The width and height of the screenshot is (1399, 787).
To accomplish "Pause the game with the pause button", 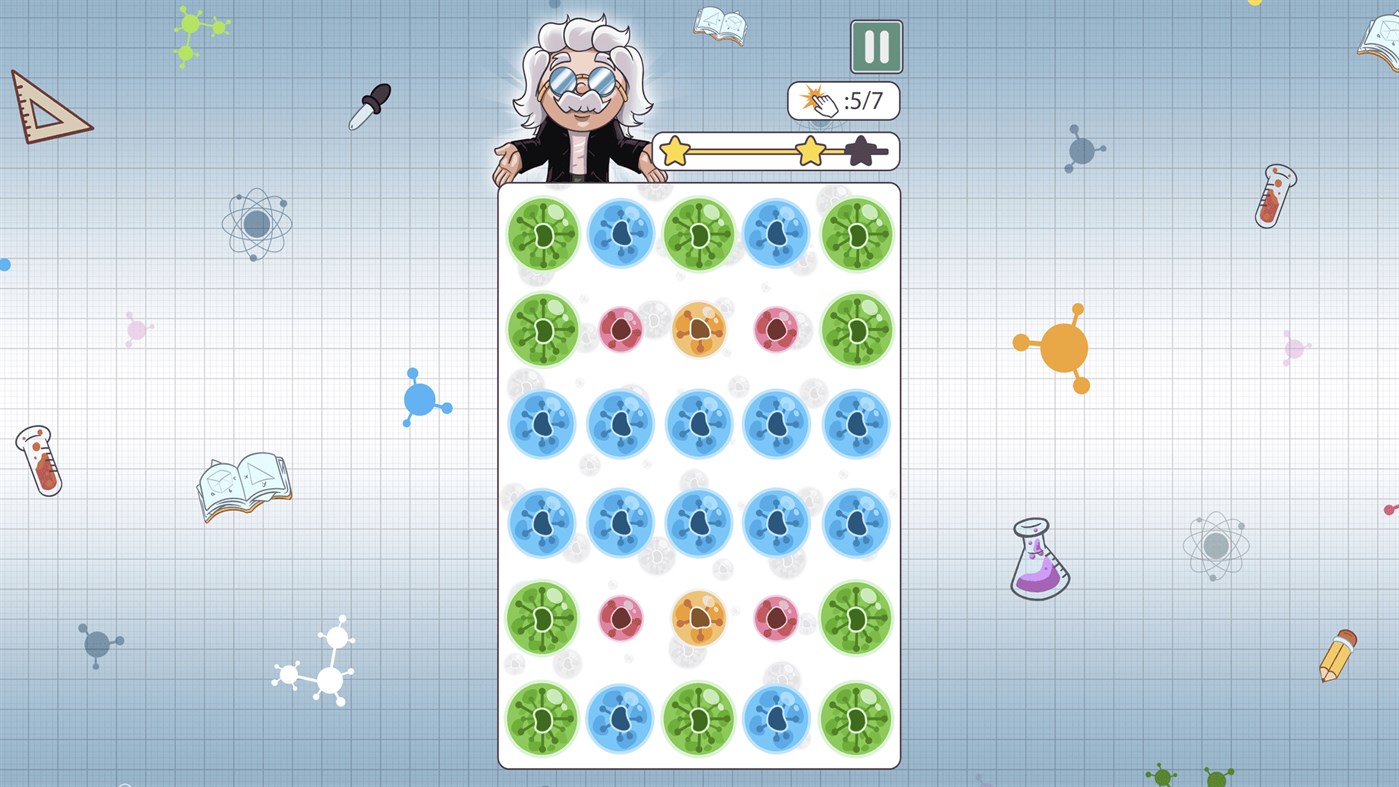I will click(877, 47).
